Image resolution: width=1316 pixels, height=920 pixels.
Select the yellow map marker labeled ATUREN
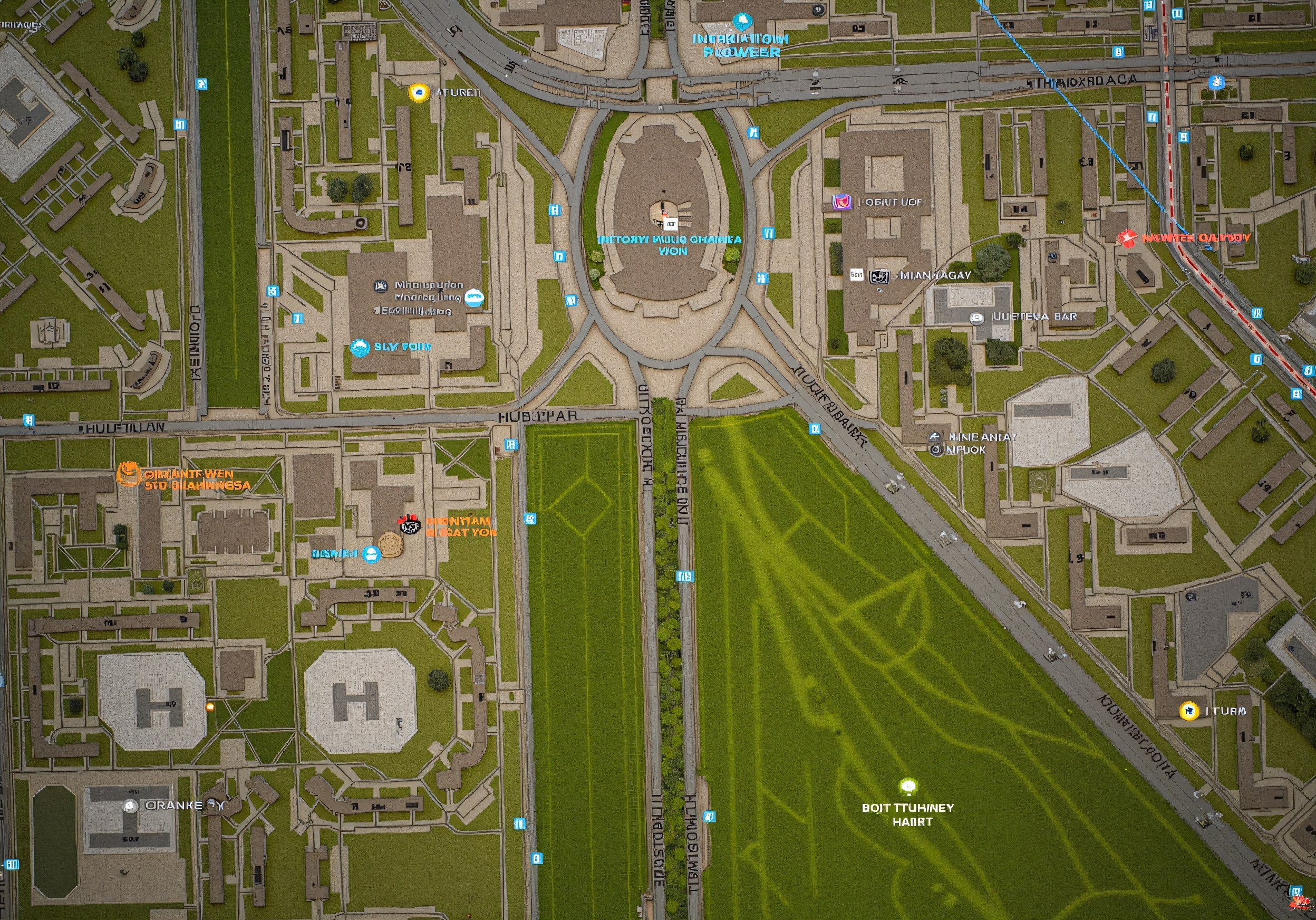[x=419, y=92]
